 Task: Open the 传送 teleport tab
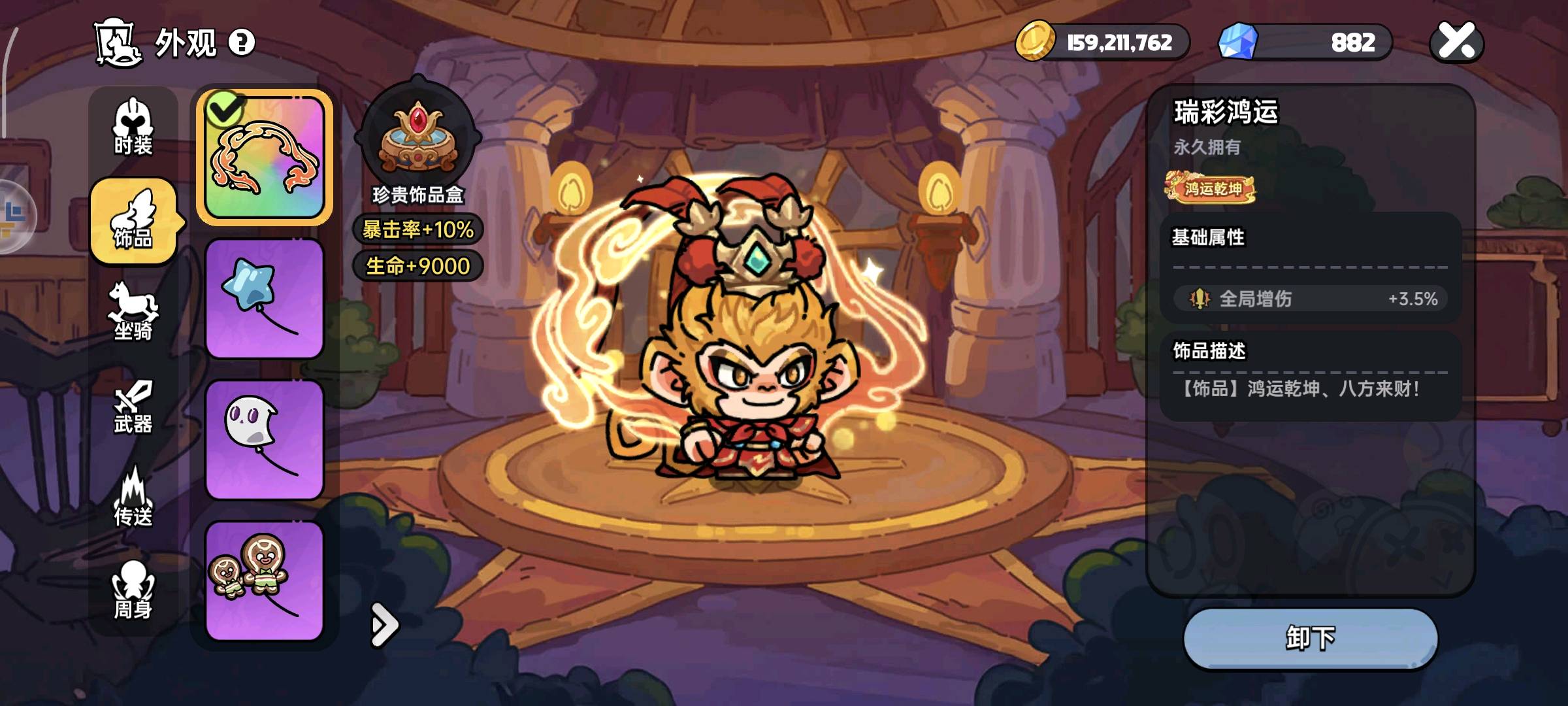pos(133,498)
